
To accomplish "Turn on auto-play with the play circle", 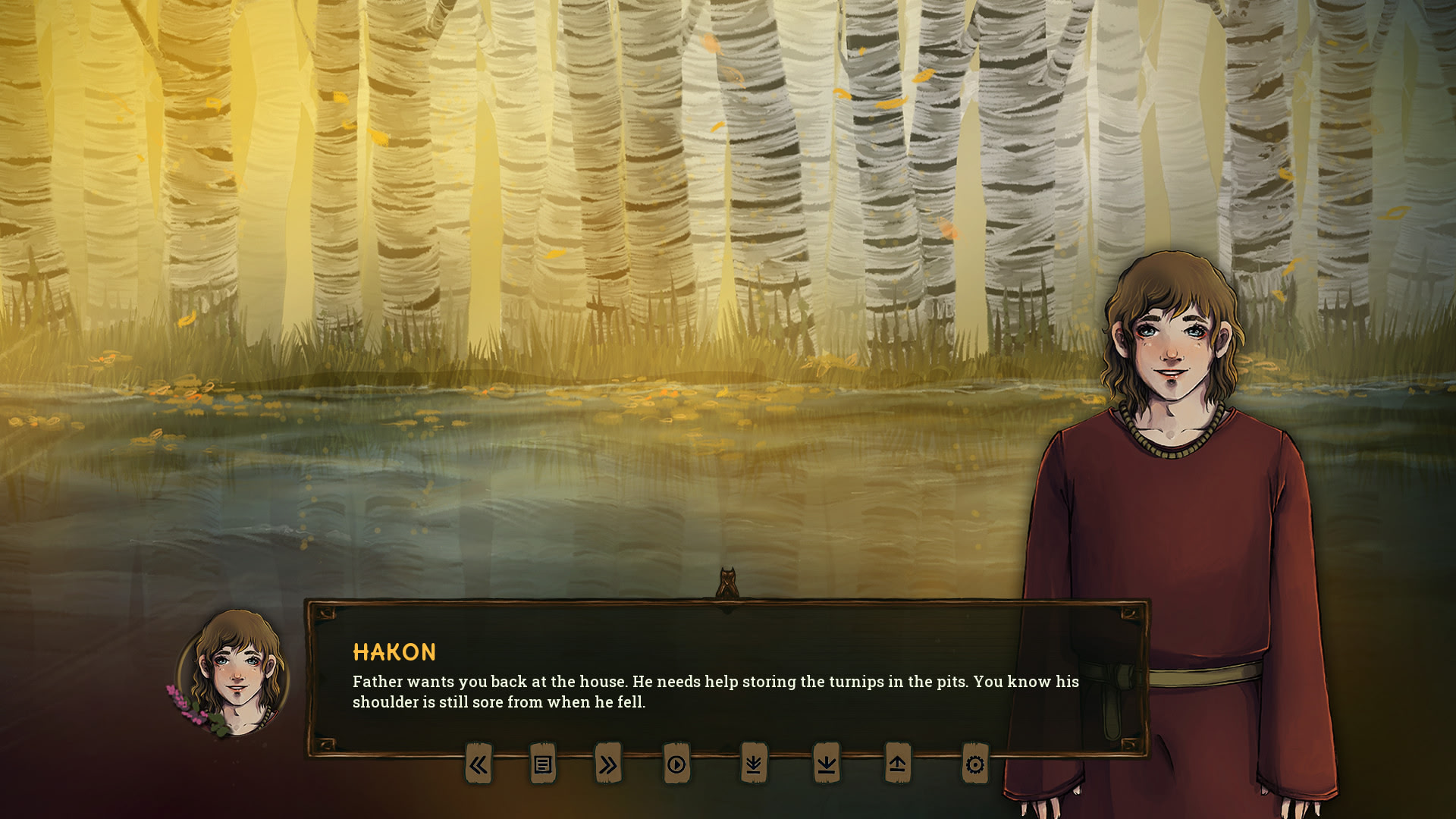I will point(676,764).
